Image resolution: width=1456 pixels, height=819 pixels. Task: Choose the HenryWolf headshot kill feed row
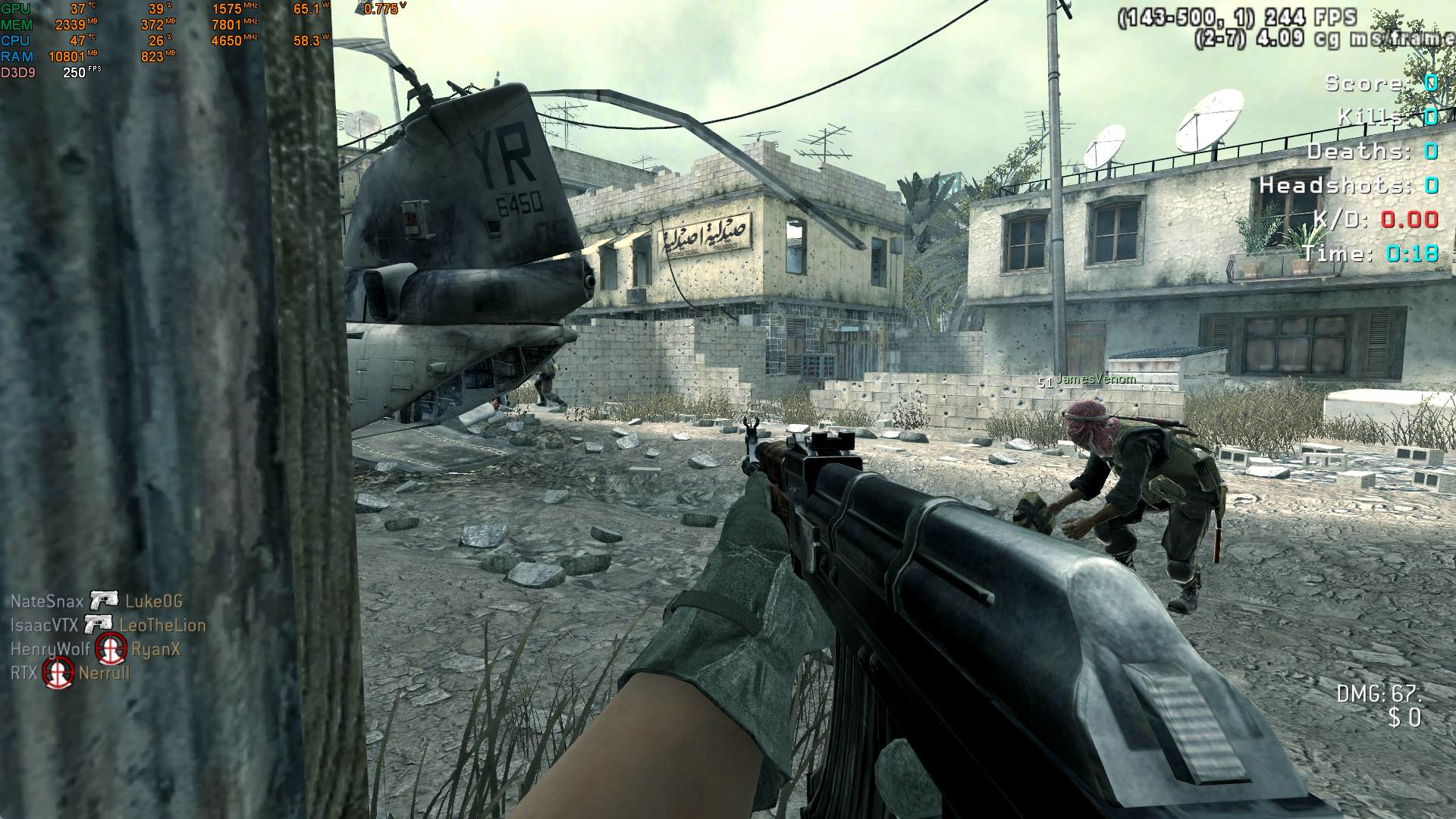[96, 649]
